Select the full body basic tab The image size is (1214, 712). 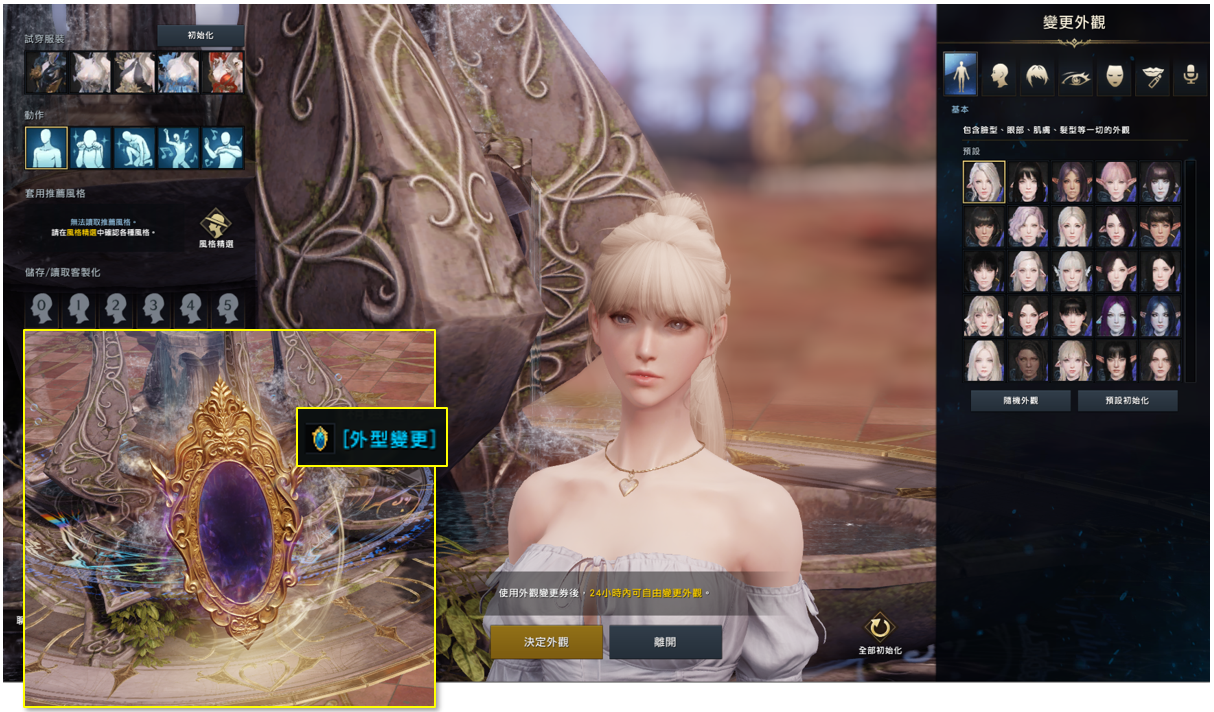960,75
